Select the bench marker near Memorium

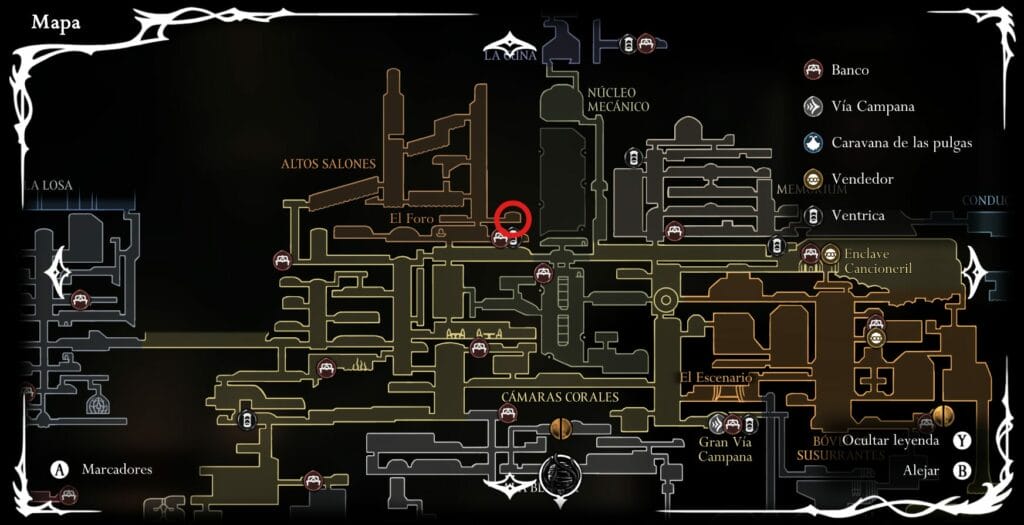click(675, 231)
